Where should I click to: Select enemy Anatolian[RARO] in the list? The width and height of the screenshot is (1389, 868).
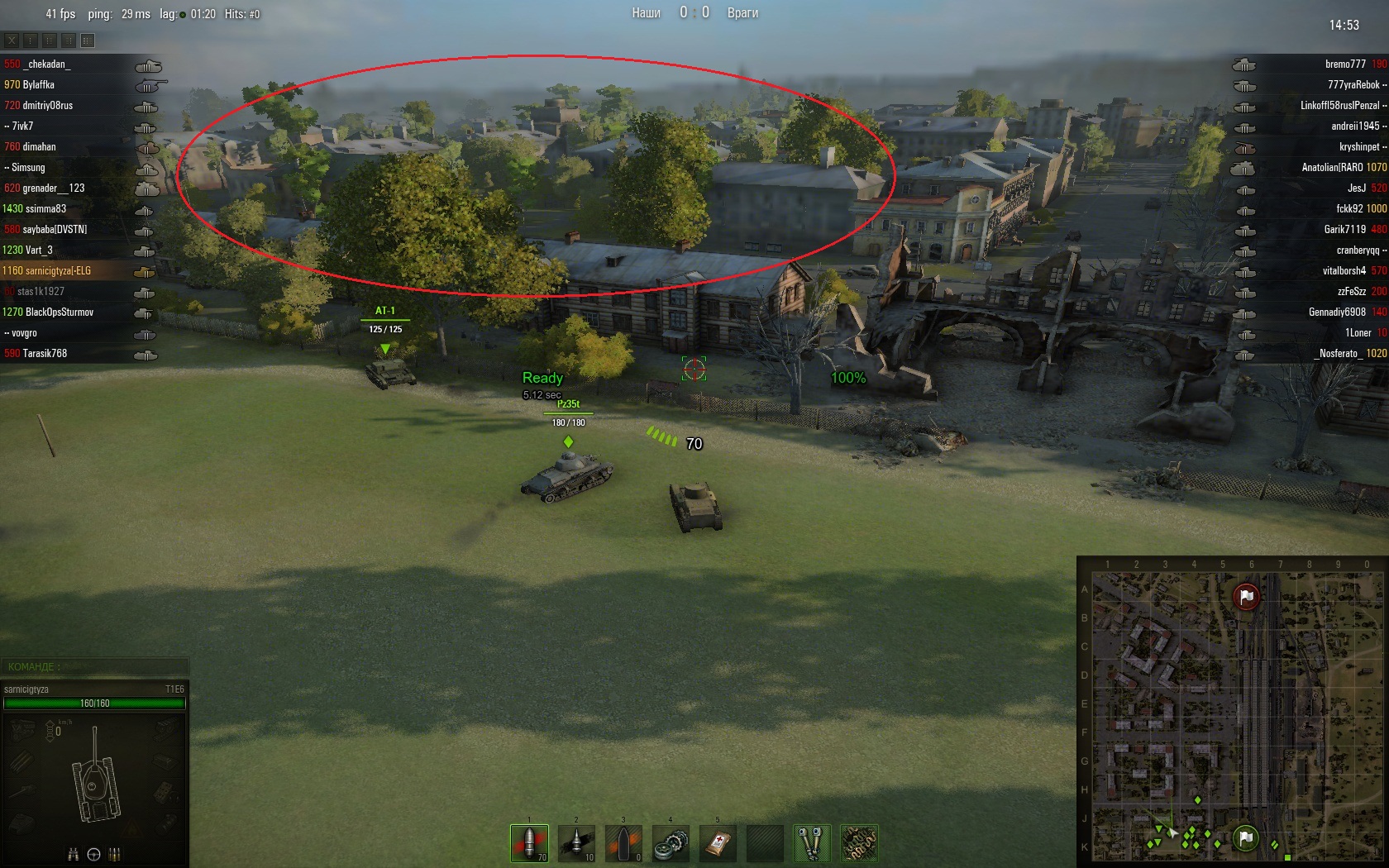pyautogui.click(x=1331, y=167)
